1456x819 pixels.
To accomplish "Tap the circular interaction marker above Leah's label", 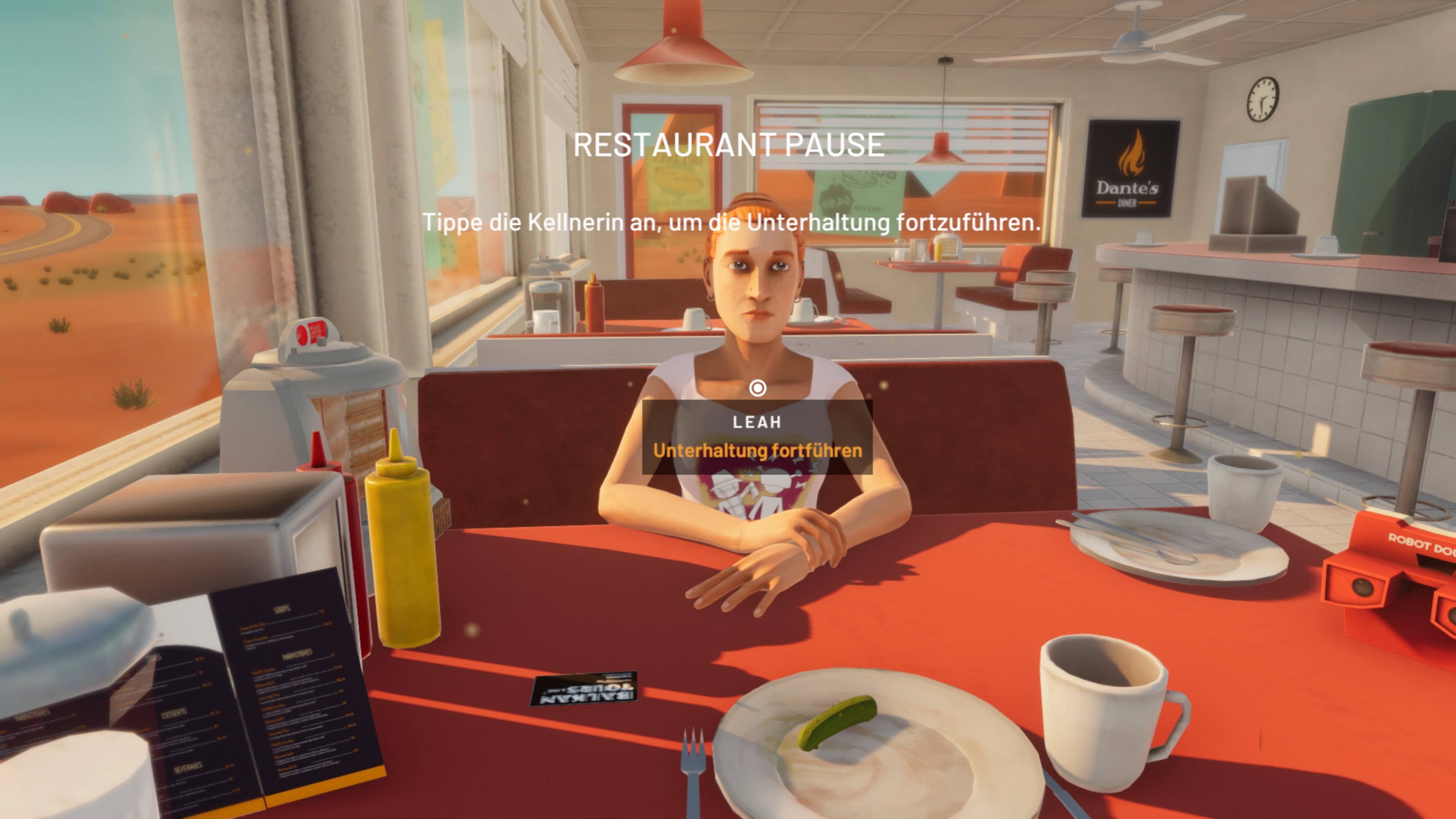I will tap(758, 388).
